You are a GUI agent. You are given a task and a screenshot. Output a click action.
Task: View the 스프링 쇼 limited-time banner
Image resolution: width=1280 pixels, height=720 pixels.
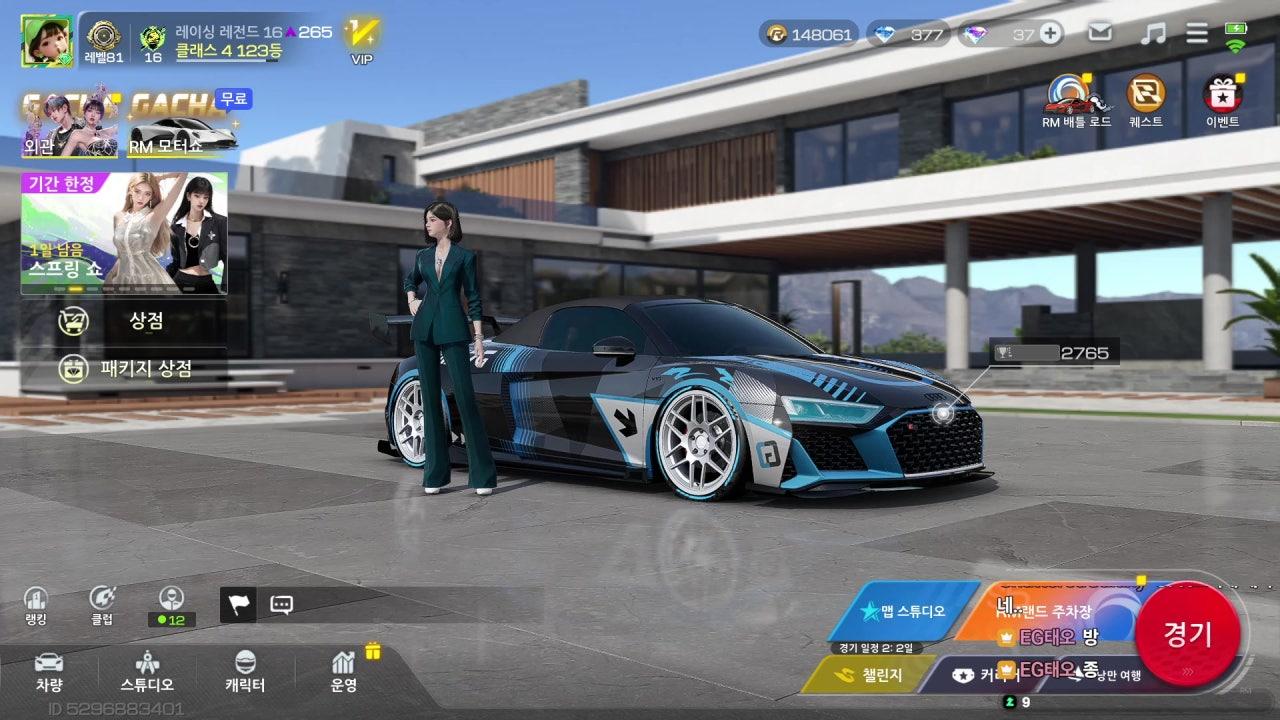point(124,233)
